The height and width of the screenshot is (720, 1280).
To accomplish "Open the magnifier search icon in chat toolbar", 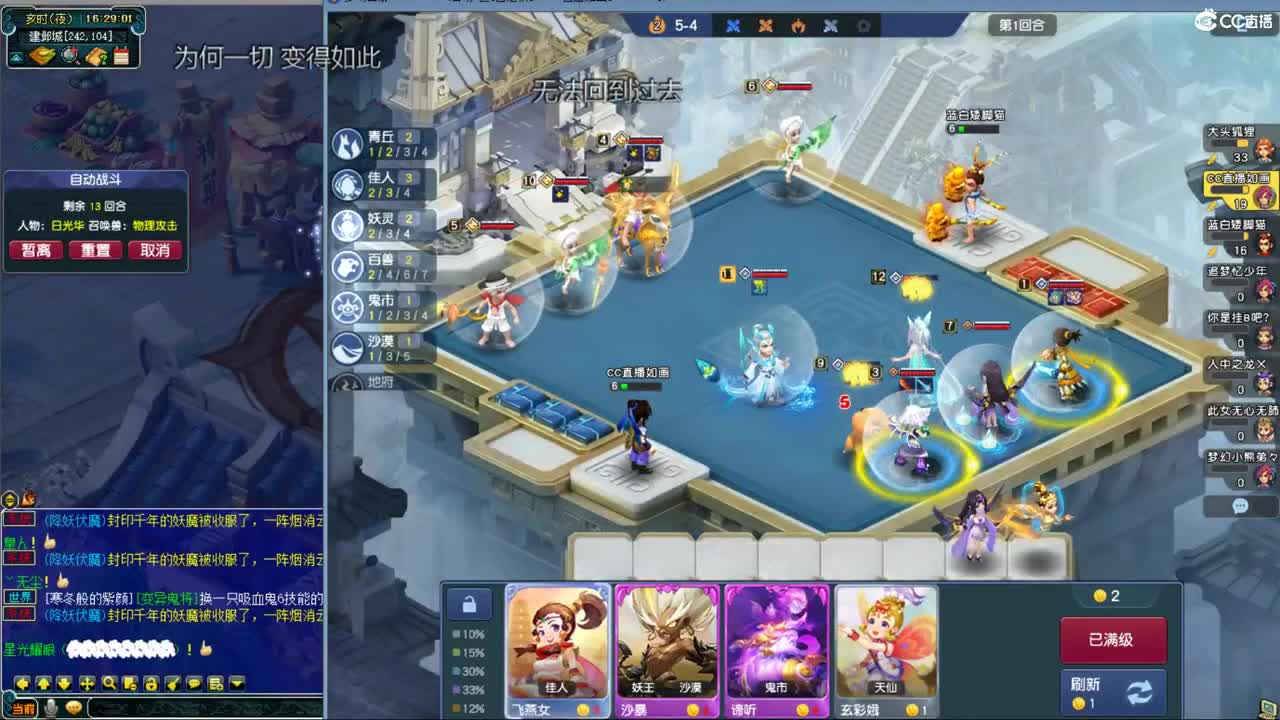I will point(107,683).
